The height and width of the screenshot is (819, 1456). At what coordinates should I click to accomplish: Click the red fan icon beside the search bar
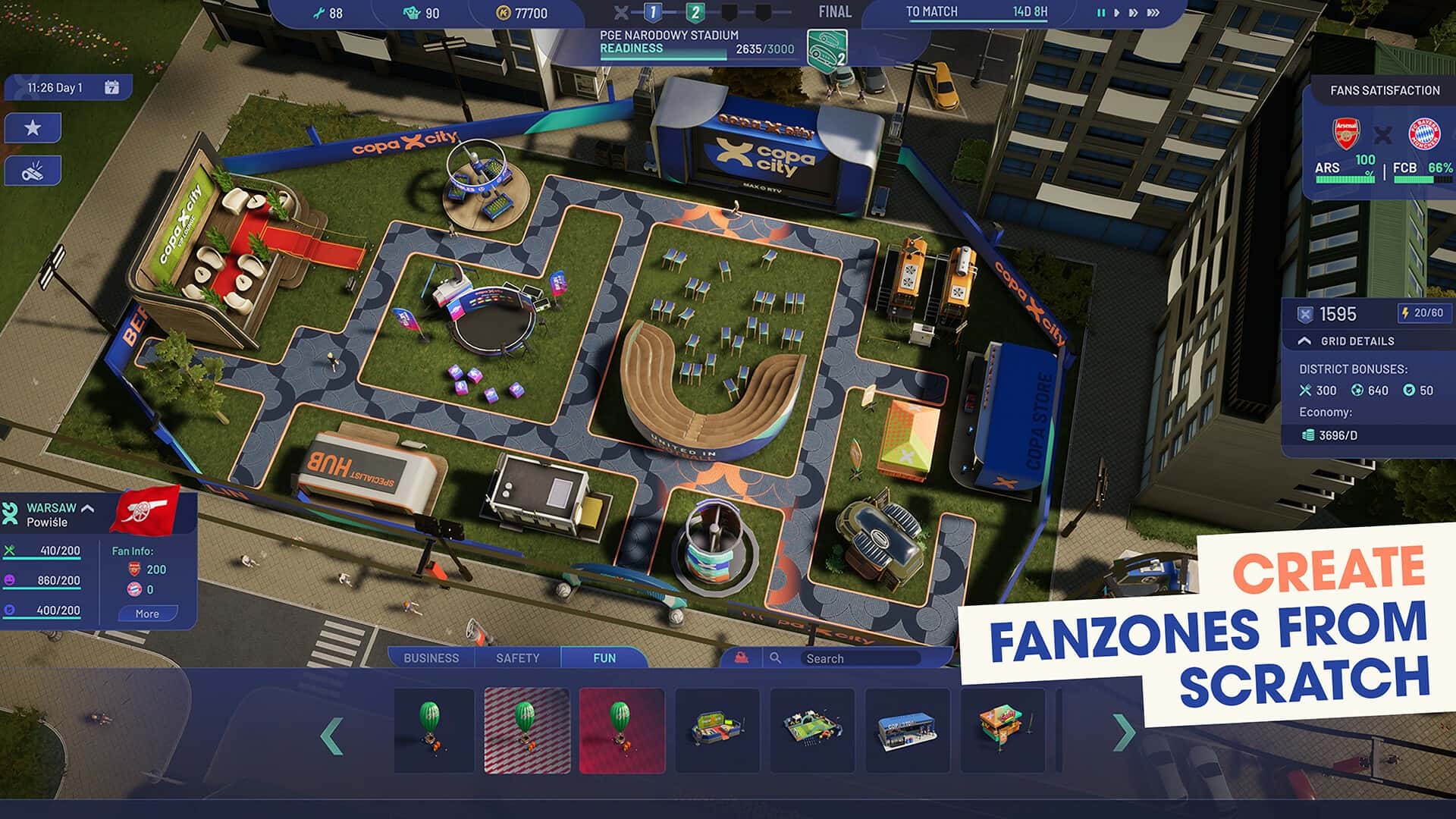(x=743, y=658)
